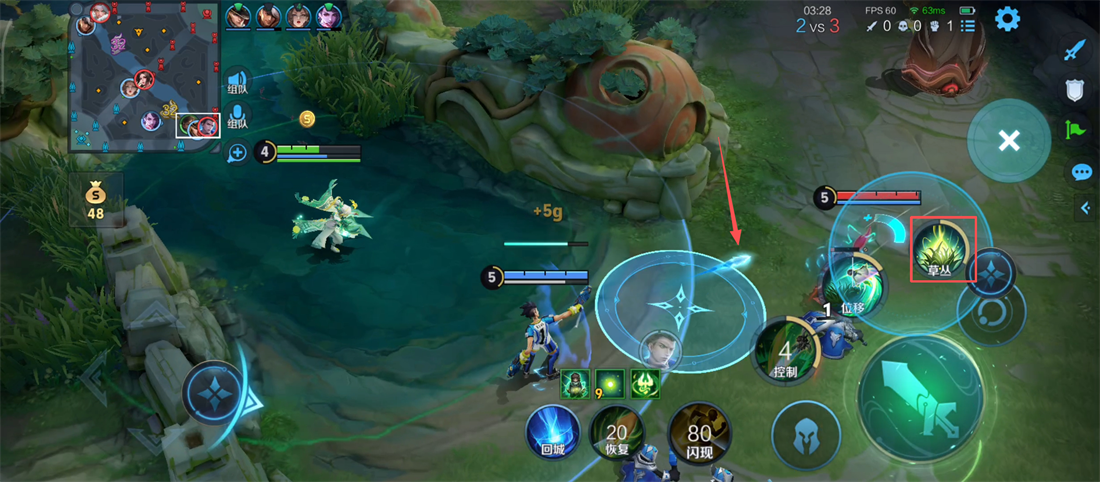Screen dimensions: 1100x482
Task: Toggle the 组队 microphone button
Action: tap(237, 116)
